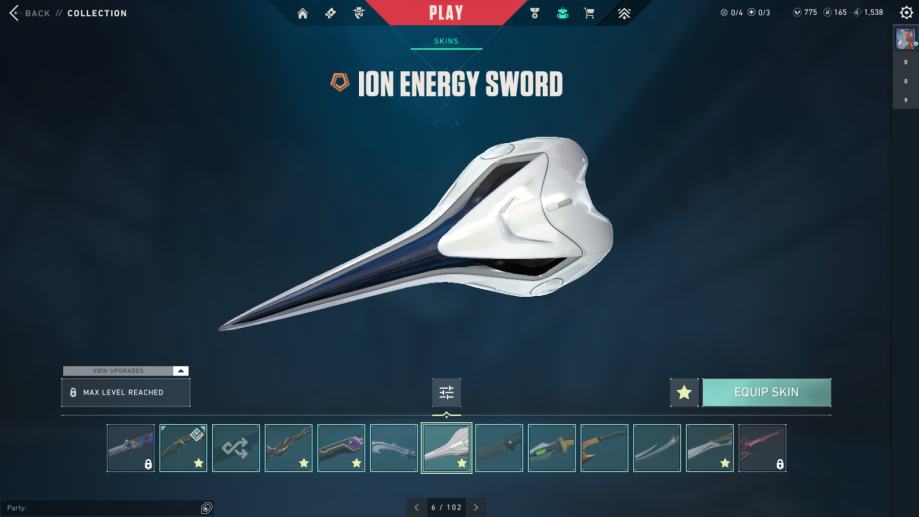Choose the purple and gold melee thumbnail
Viewport: 919px width, 517px height.
click(341, 447)
